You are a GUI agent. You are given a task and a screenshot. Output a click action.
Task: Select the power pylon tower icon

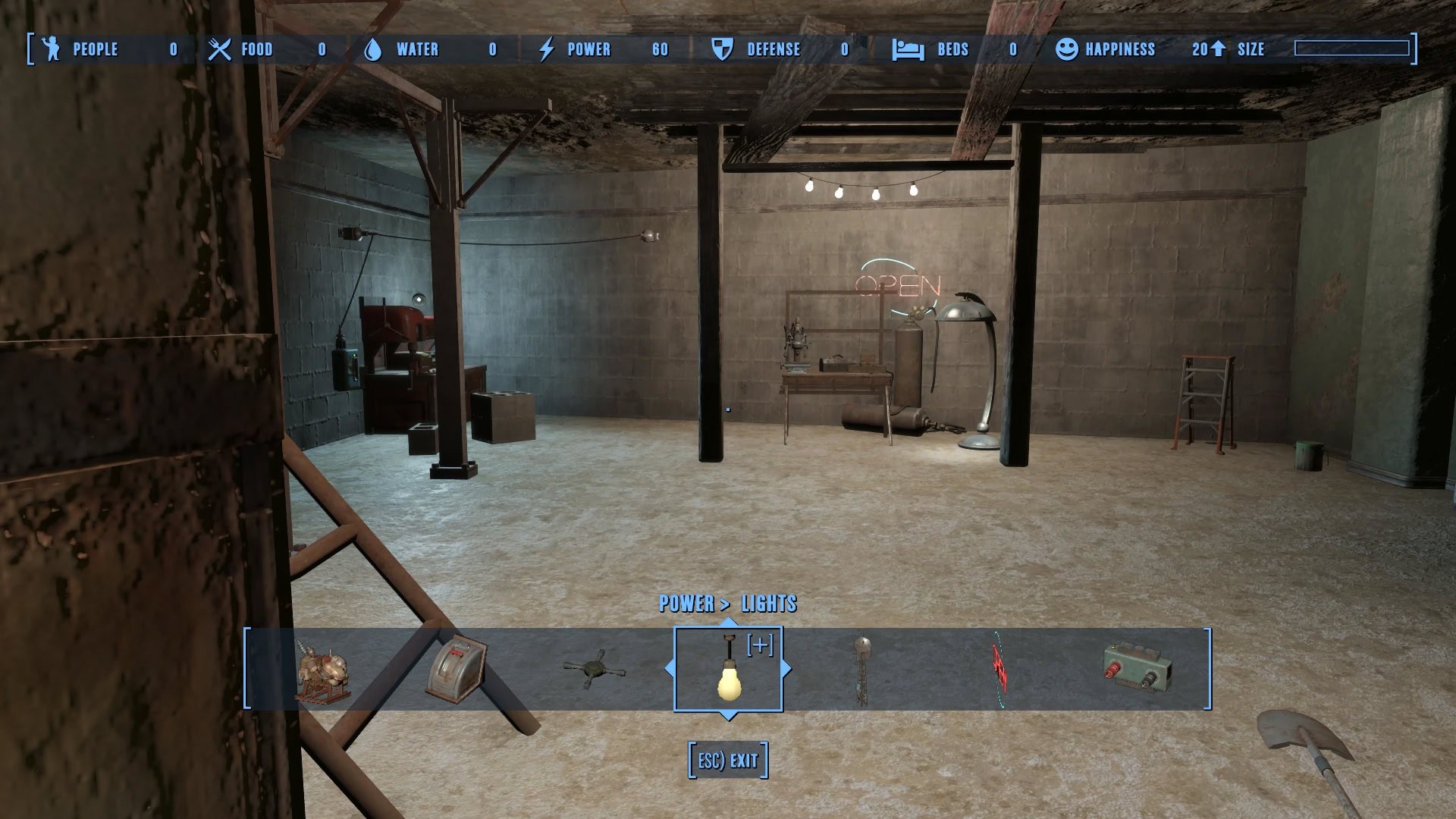pyautogui.click(x=862, y=670)
